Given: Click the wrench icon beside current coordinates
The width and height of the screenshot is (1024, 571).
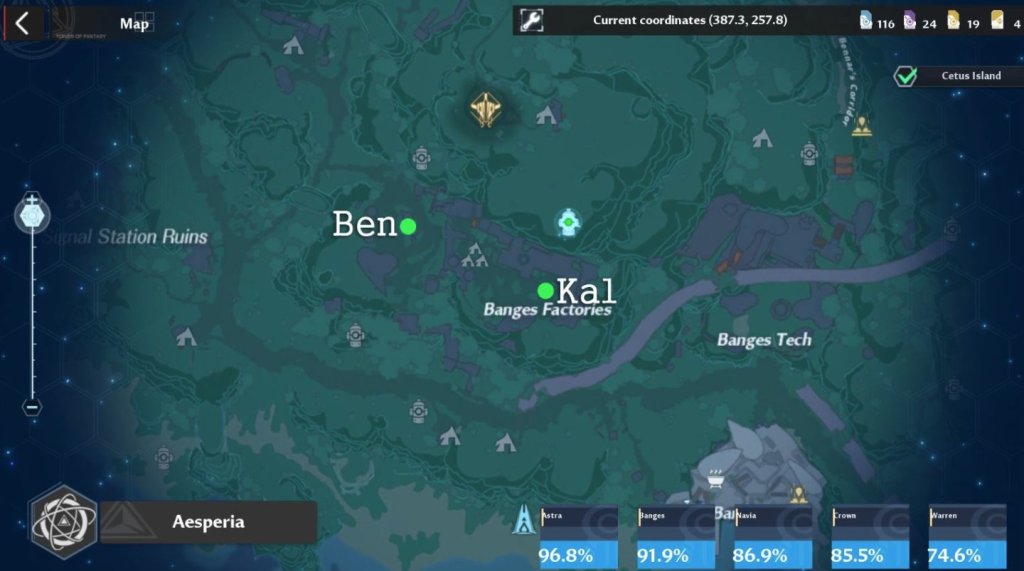Looking at the screenshot, I should 532,20.
